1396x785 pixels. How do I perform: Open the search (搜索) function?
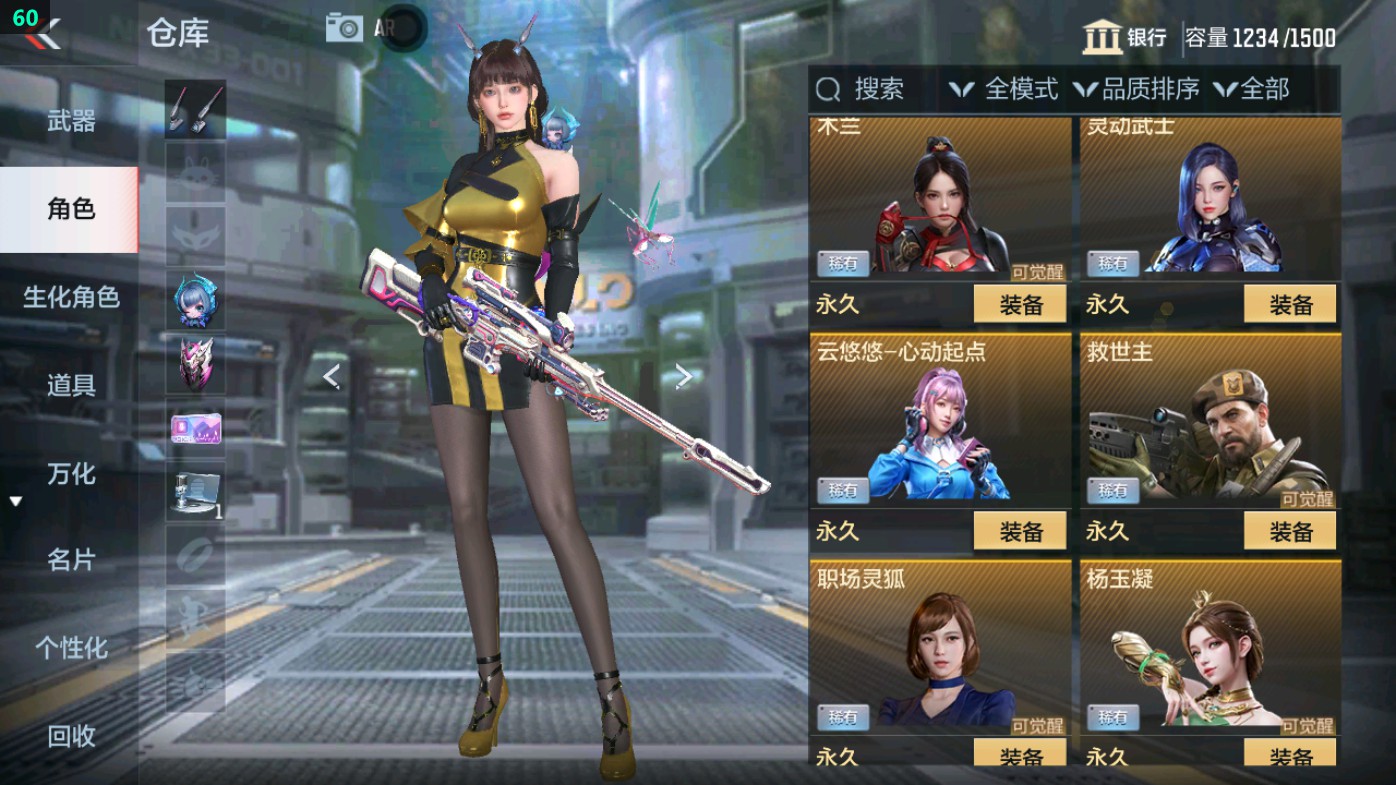(864, 90)
